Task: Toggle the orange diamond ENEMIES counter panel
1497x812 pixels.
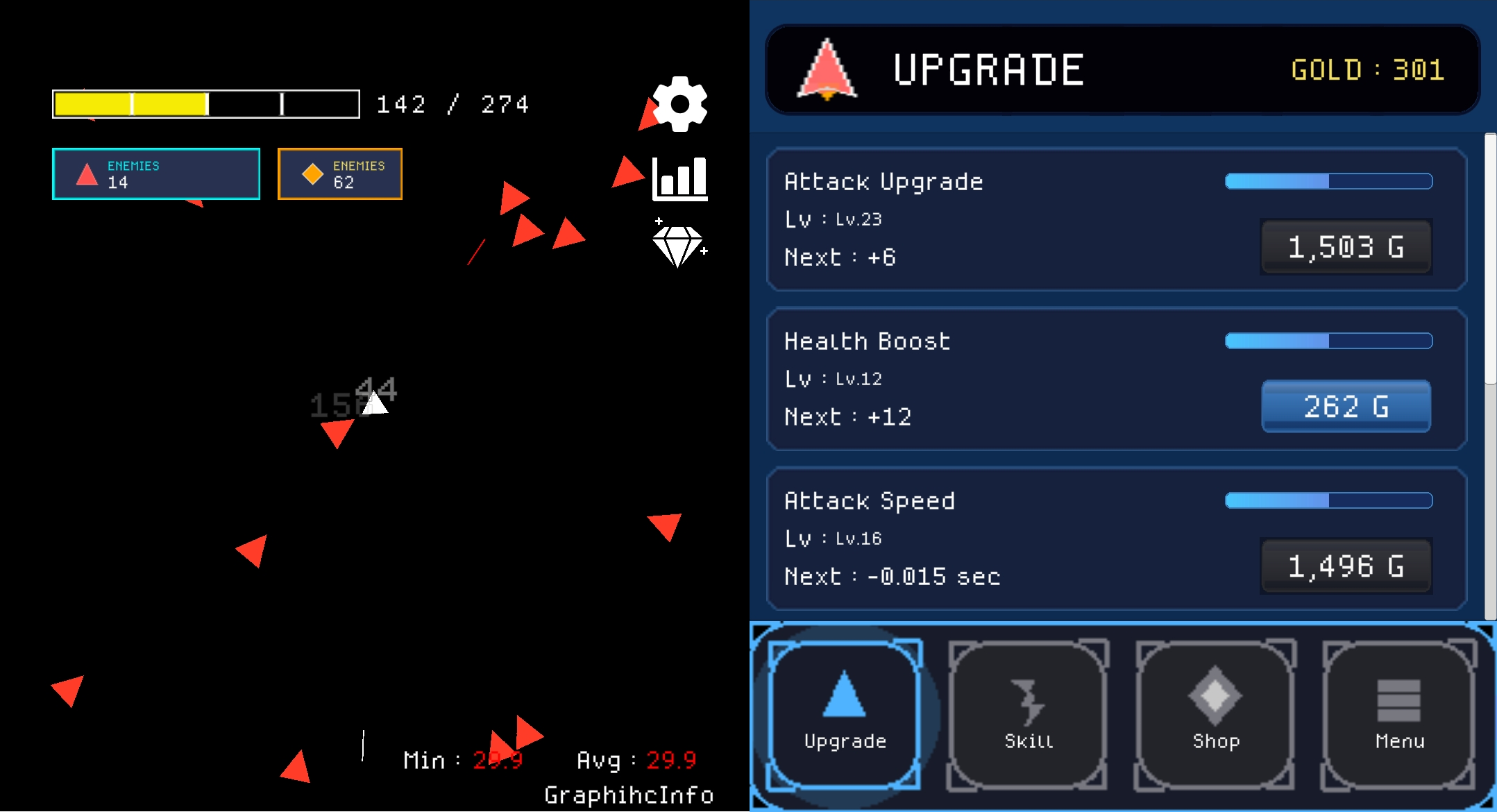Action: 339,174
